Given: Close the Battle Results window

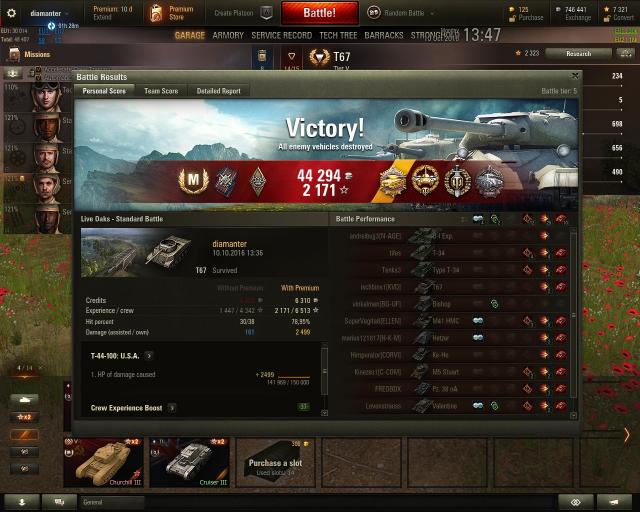Looking at the screenshot, I should click(x=574, y=75).
